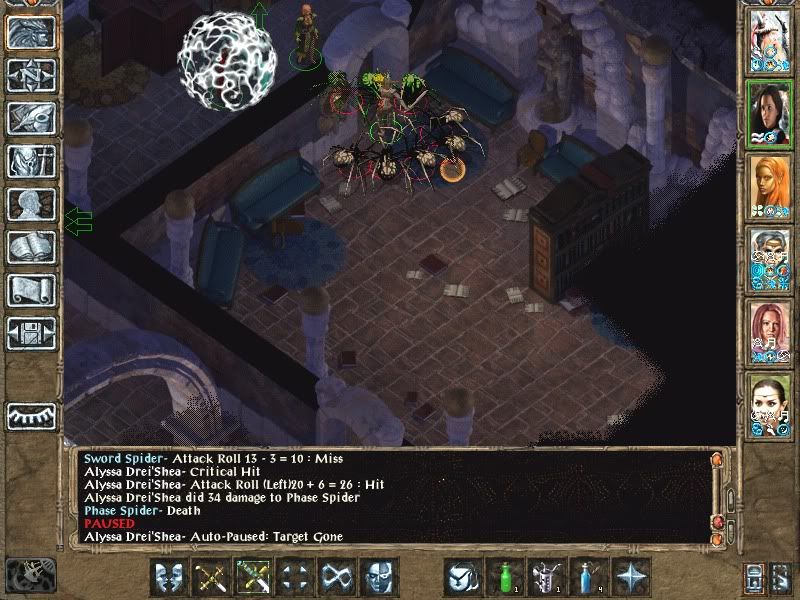Select the highlighted crossed swords weapon slot
The height and width of the screenshot is (600, 800).
[252, 578]
